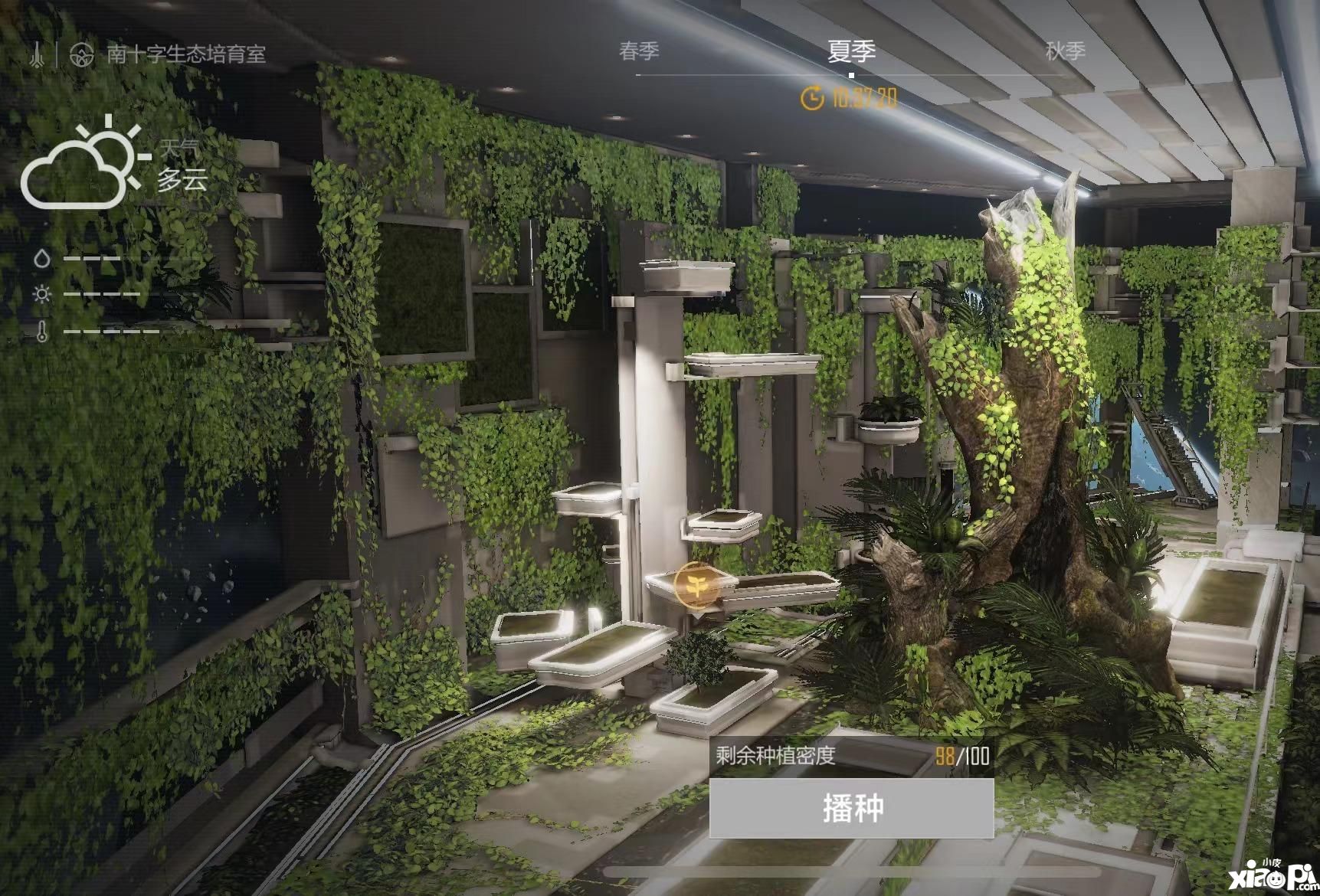Click the 播种 sow button
Viewport: 1320px width, 896px height.
pyautogui.click(x=851, y=808)
